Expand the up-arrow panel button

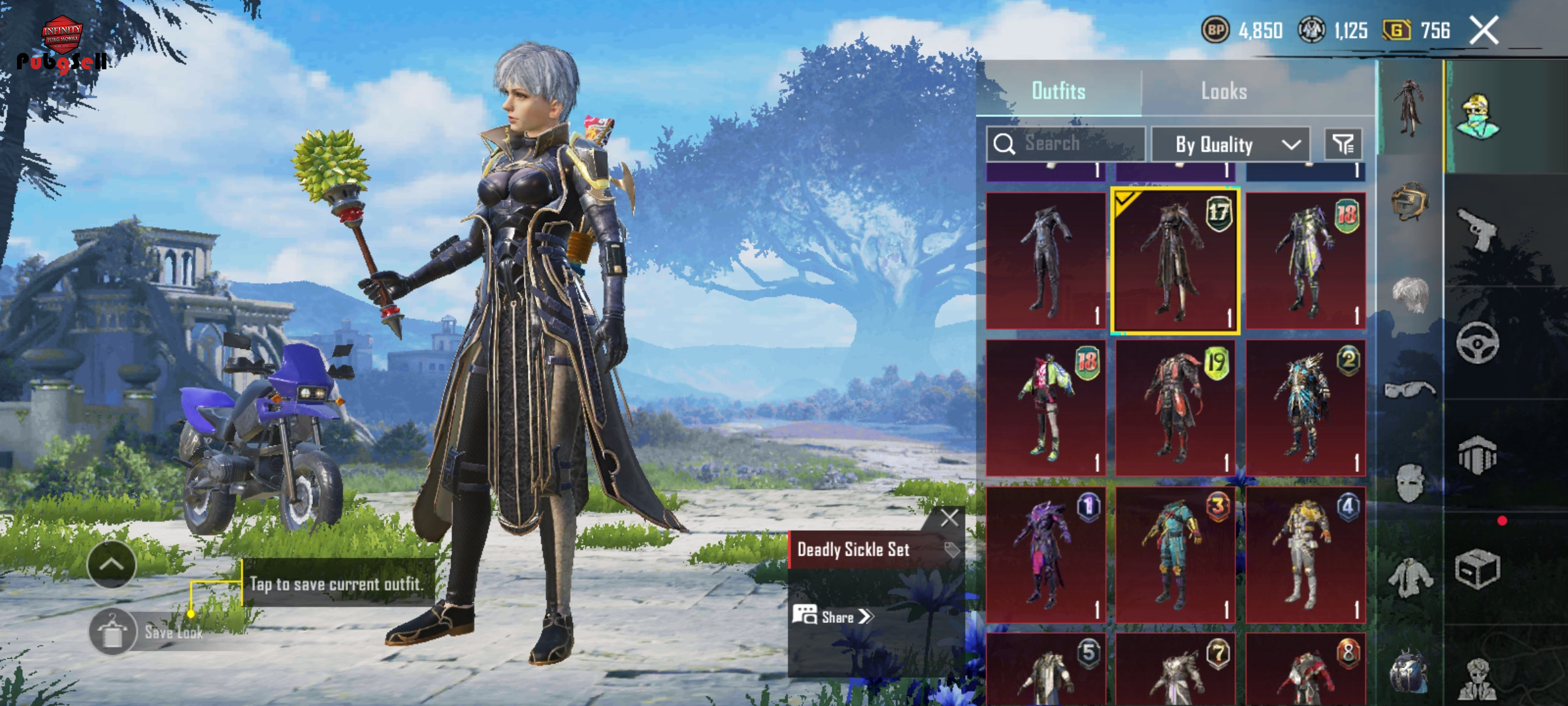tap(112, 564)
